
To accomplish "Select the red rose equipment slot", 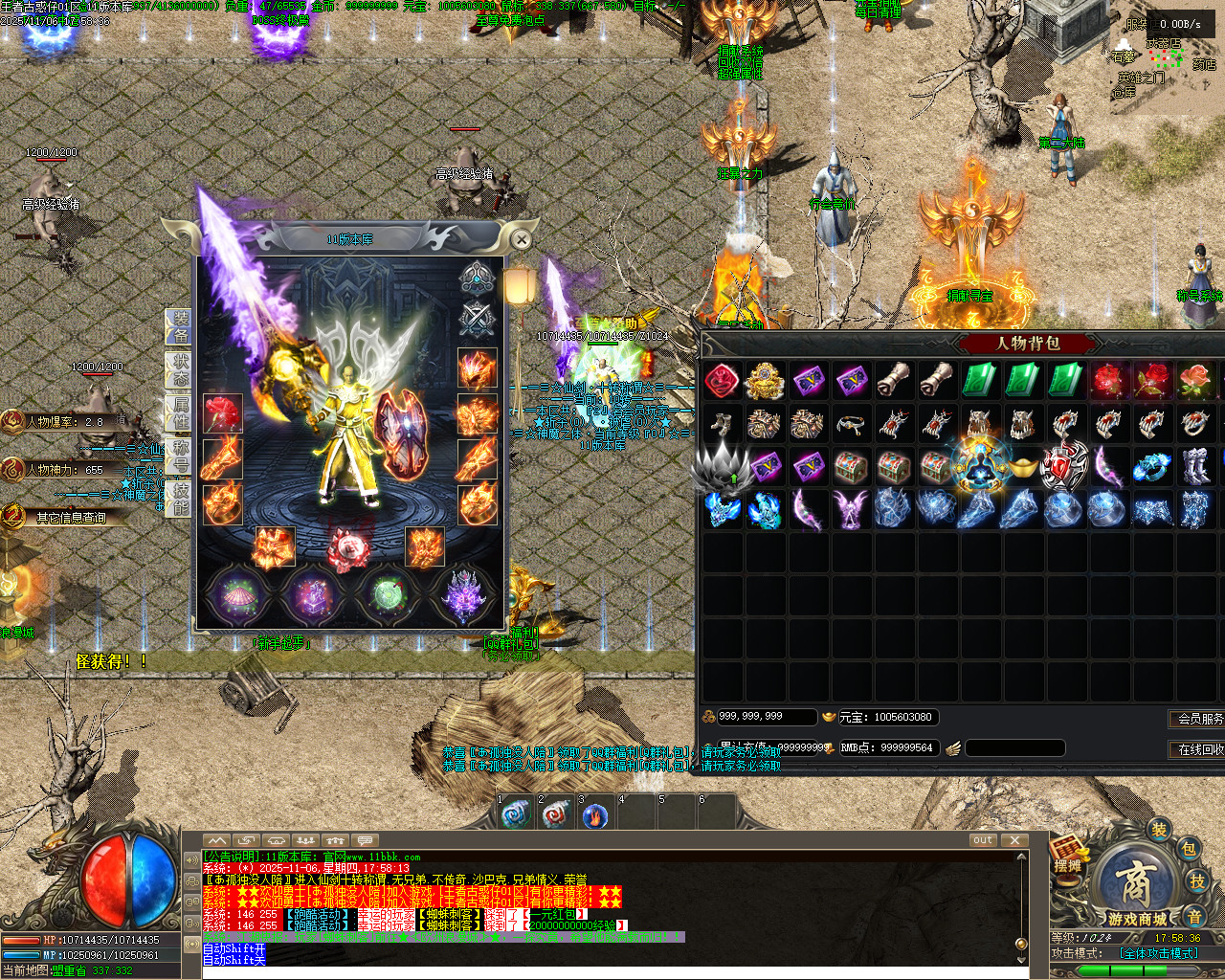I will tap(223, 412).
